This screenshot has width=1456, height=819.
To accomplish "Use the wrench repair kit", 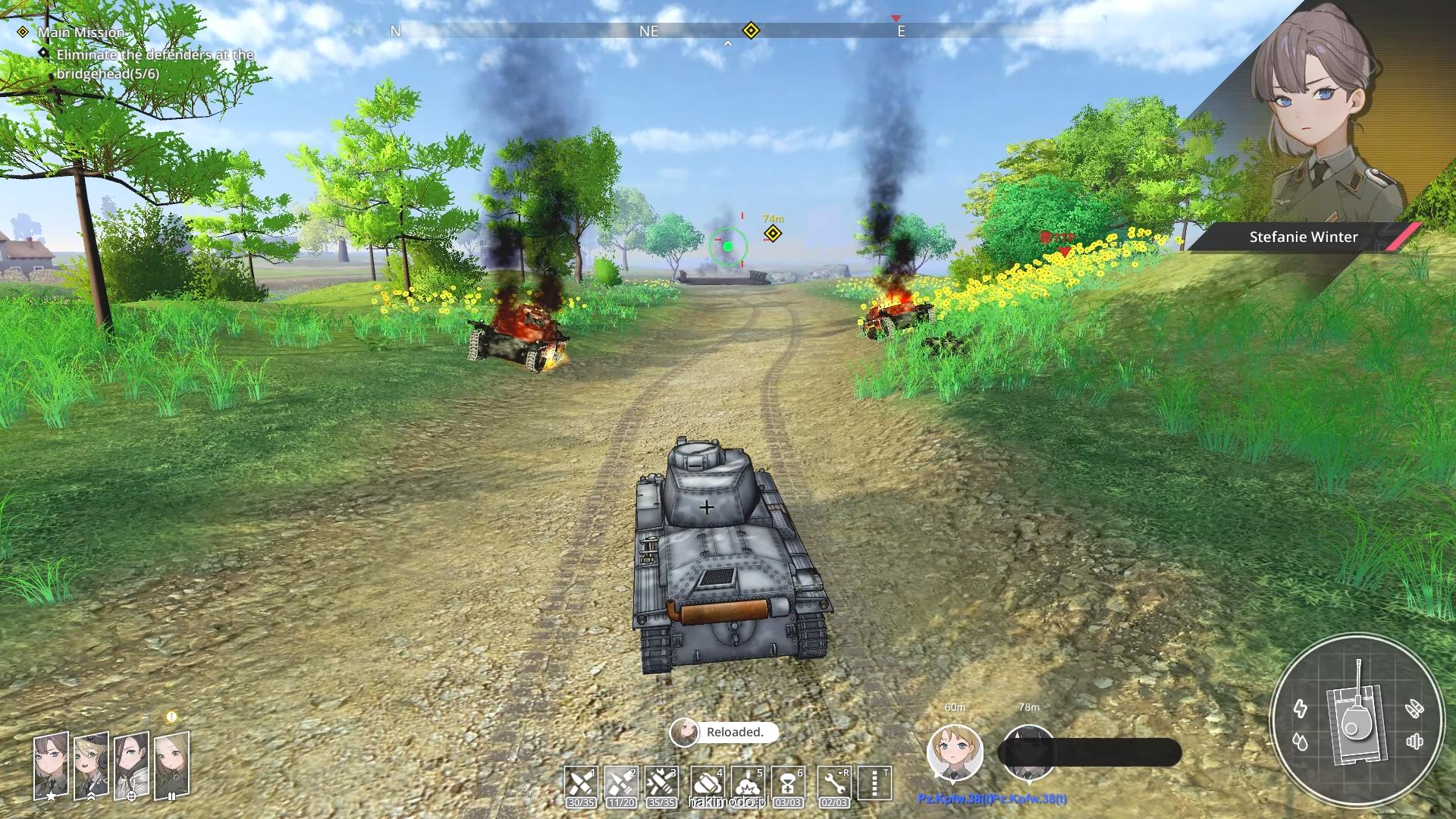I will pos(834,783).
